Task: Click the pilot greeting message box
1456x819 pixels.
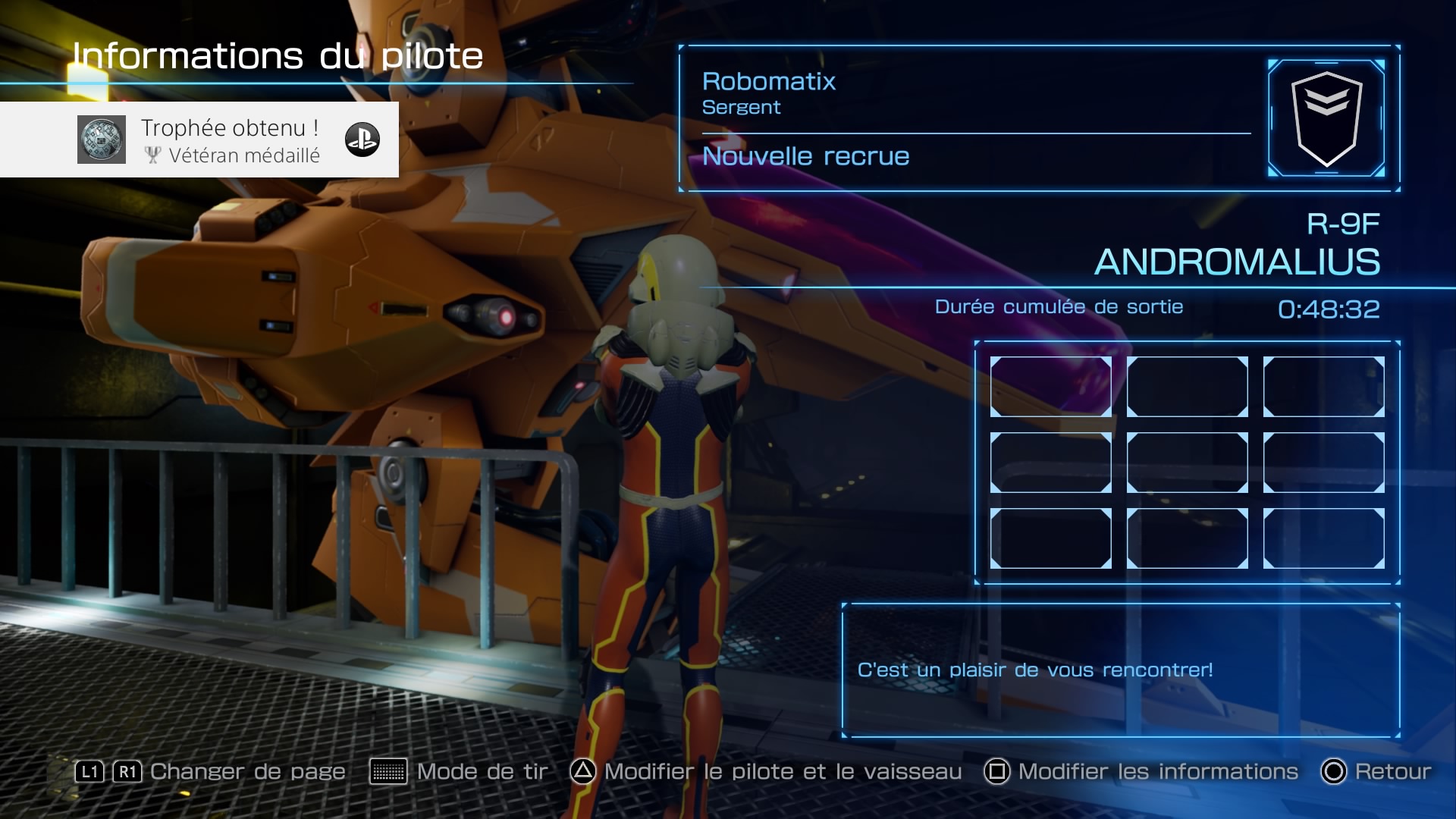Action: coord(1120,670)
